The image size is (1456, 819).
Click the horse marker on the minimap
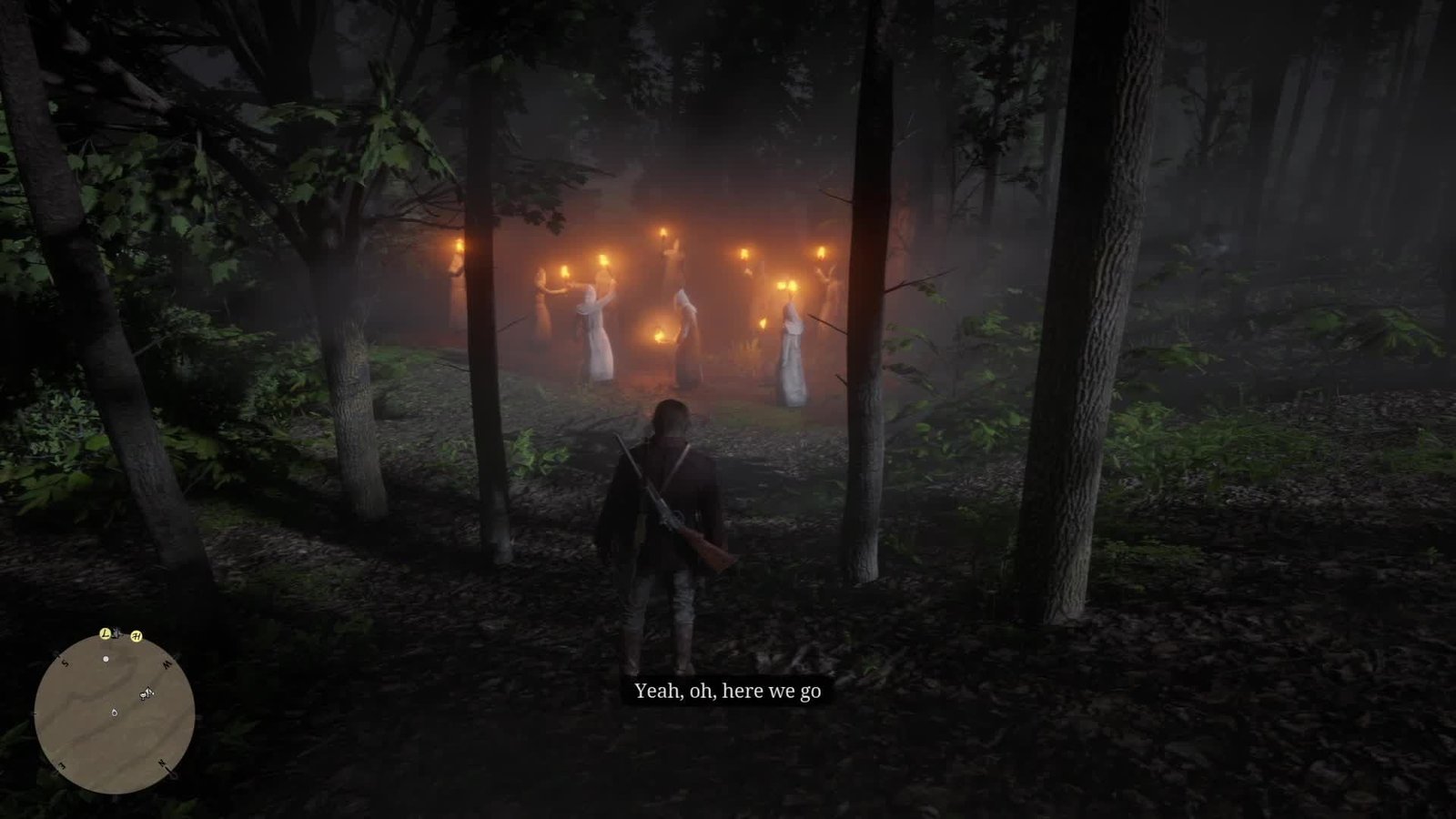146,694
